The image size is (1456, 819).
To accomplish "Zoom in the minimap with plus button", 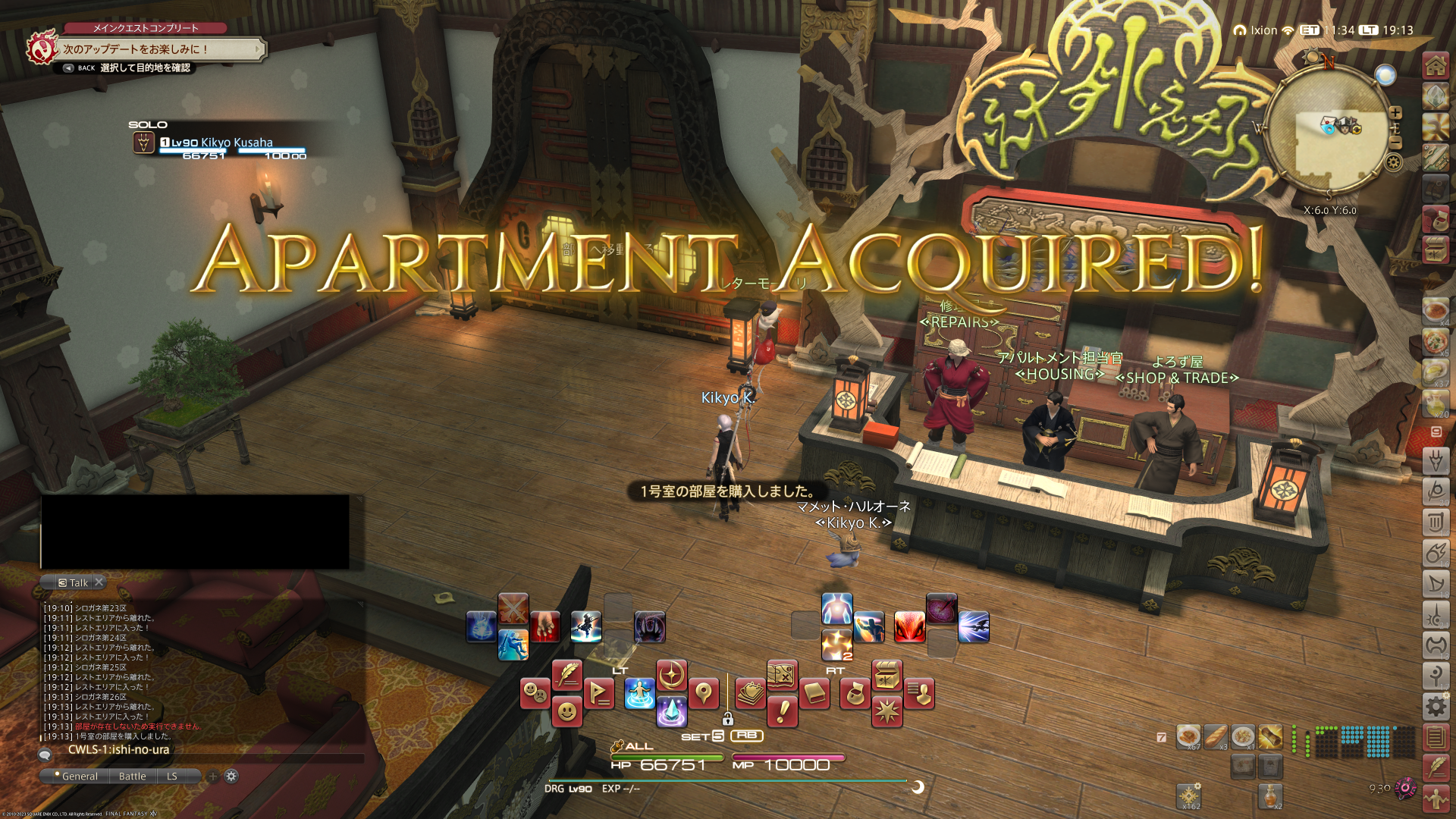I will pyautogui.click(x=1395, y=112).
